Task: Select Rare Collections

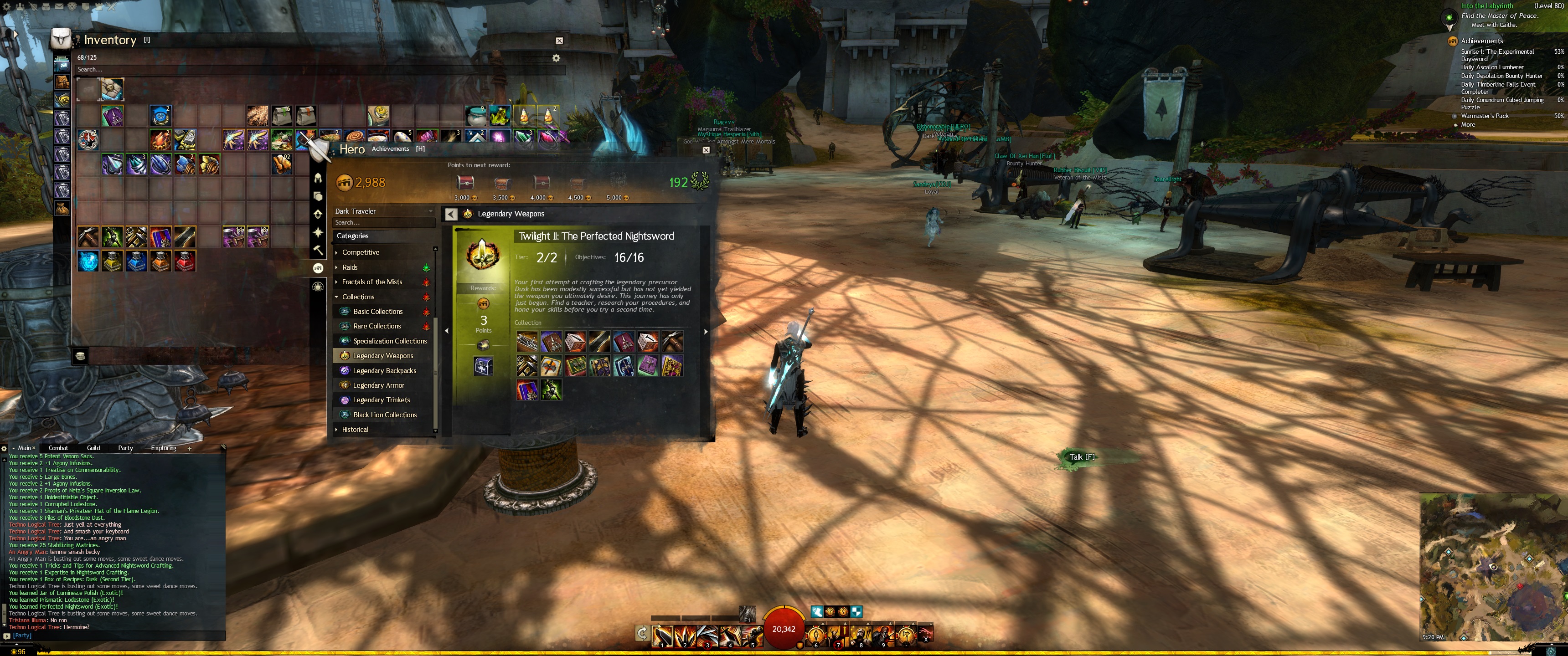Action: pos(377,326)
